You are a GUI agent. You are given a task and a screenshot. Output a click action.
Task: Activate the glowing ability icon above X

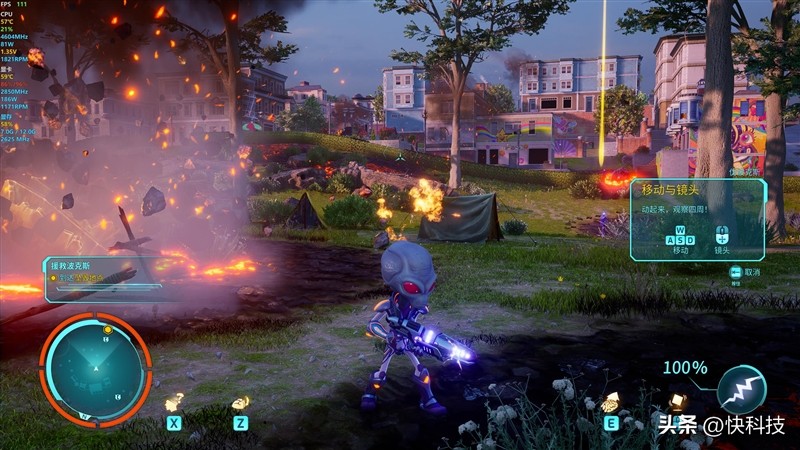pos(174,402)
